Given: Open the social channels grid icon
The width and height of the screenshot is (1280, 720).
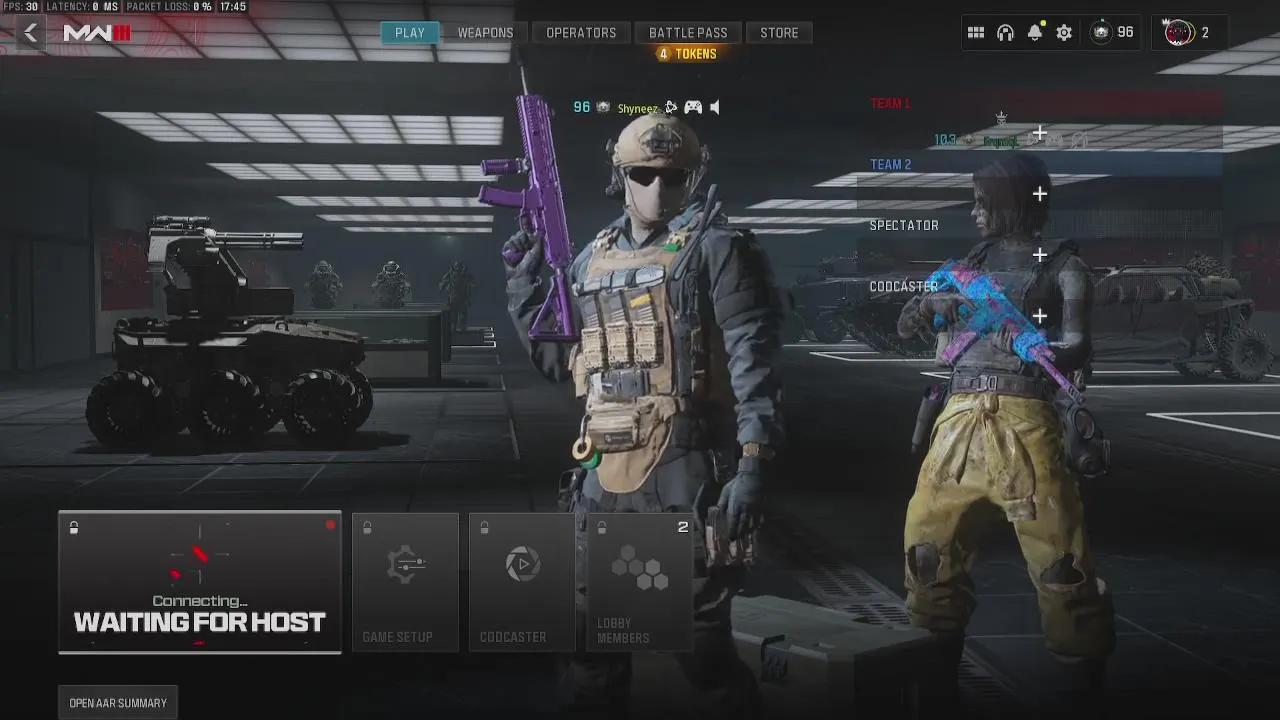Looking at the screenshot, I should (x=976, y=32).
